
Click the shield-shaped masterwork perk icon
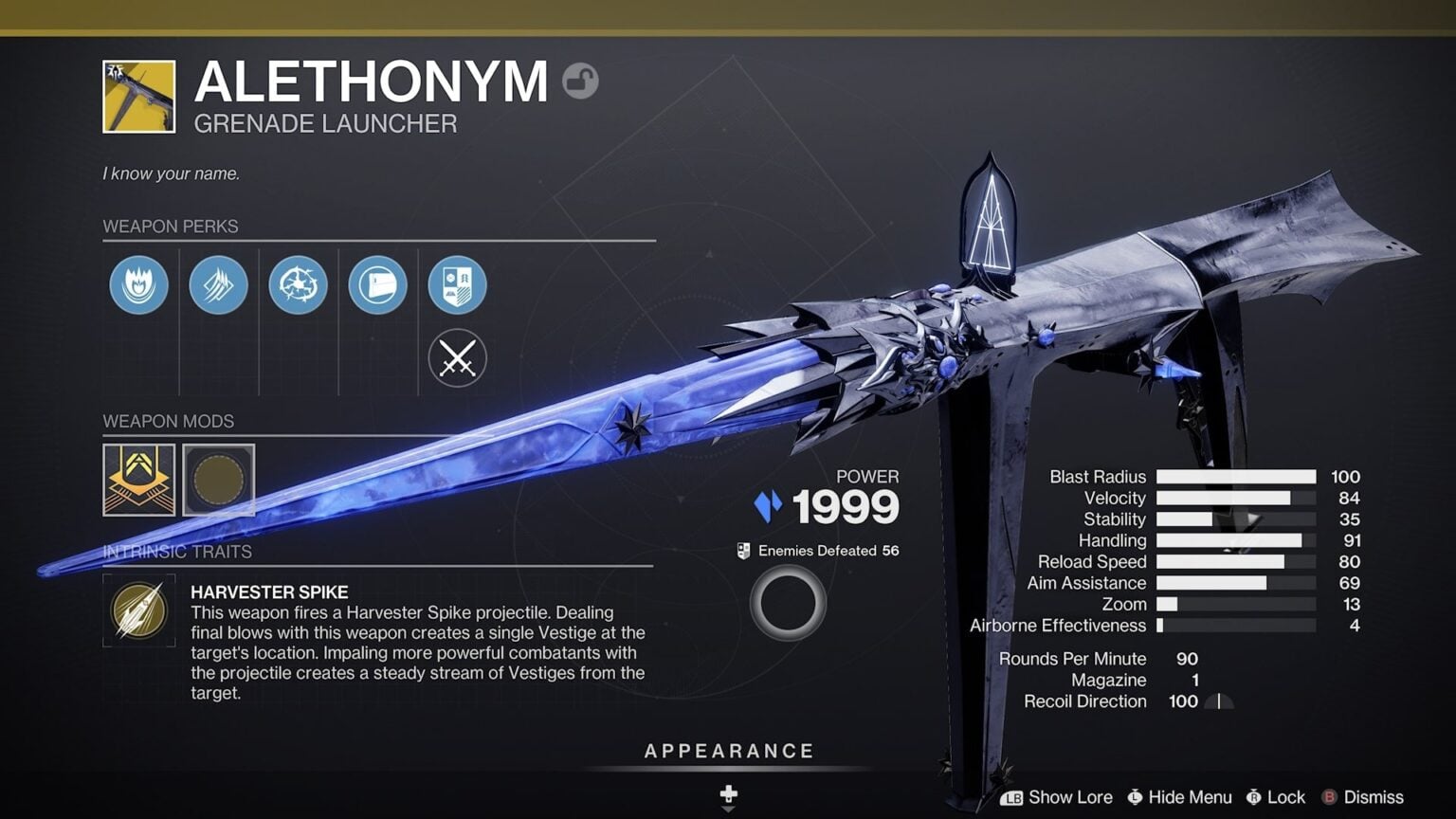tap(457, 285)
